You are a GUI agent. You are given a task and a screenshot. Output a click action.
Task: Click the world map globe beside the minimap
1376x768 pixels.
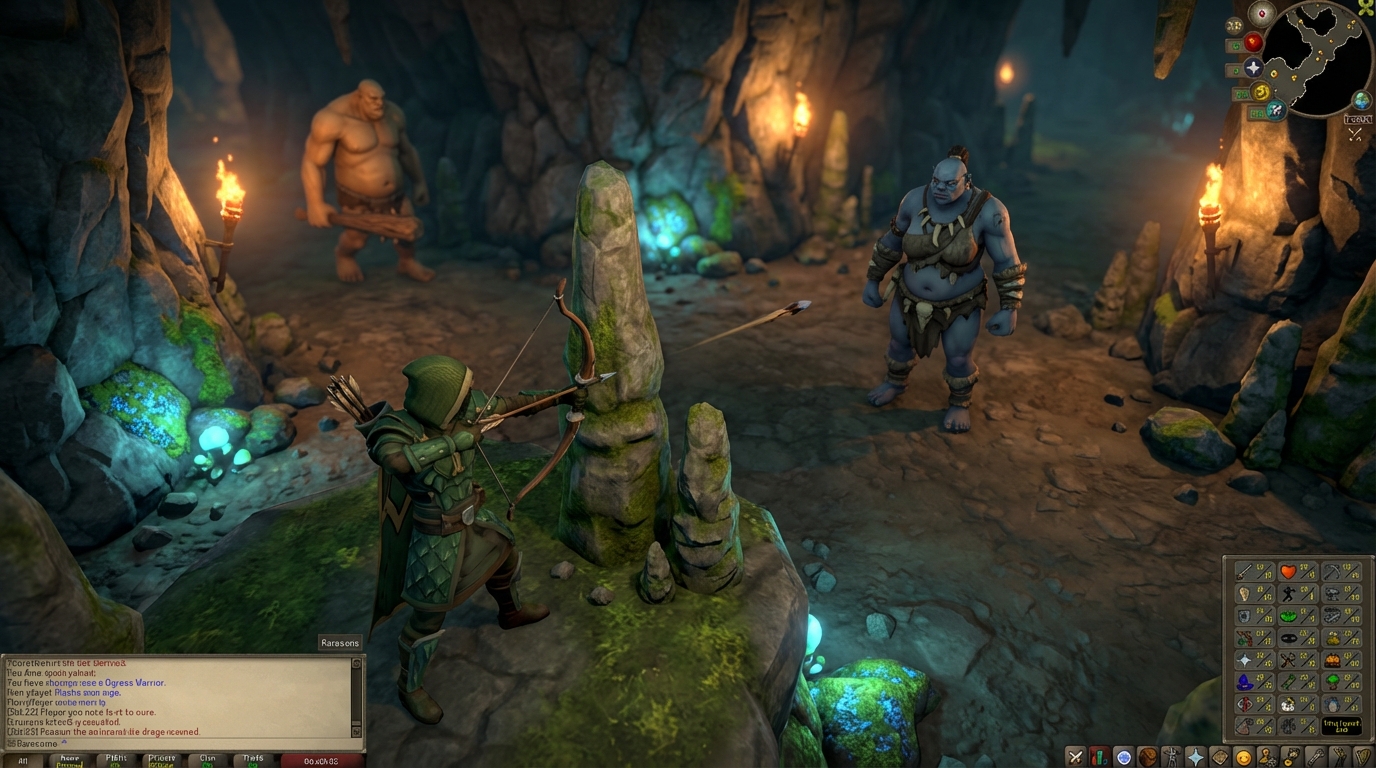1360,99
